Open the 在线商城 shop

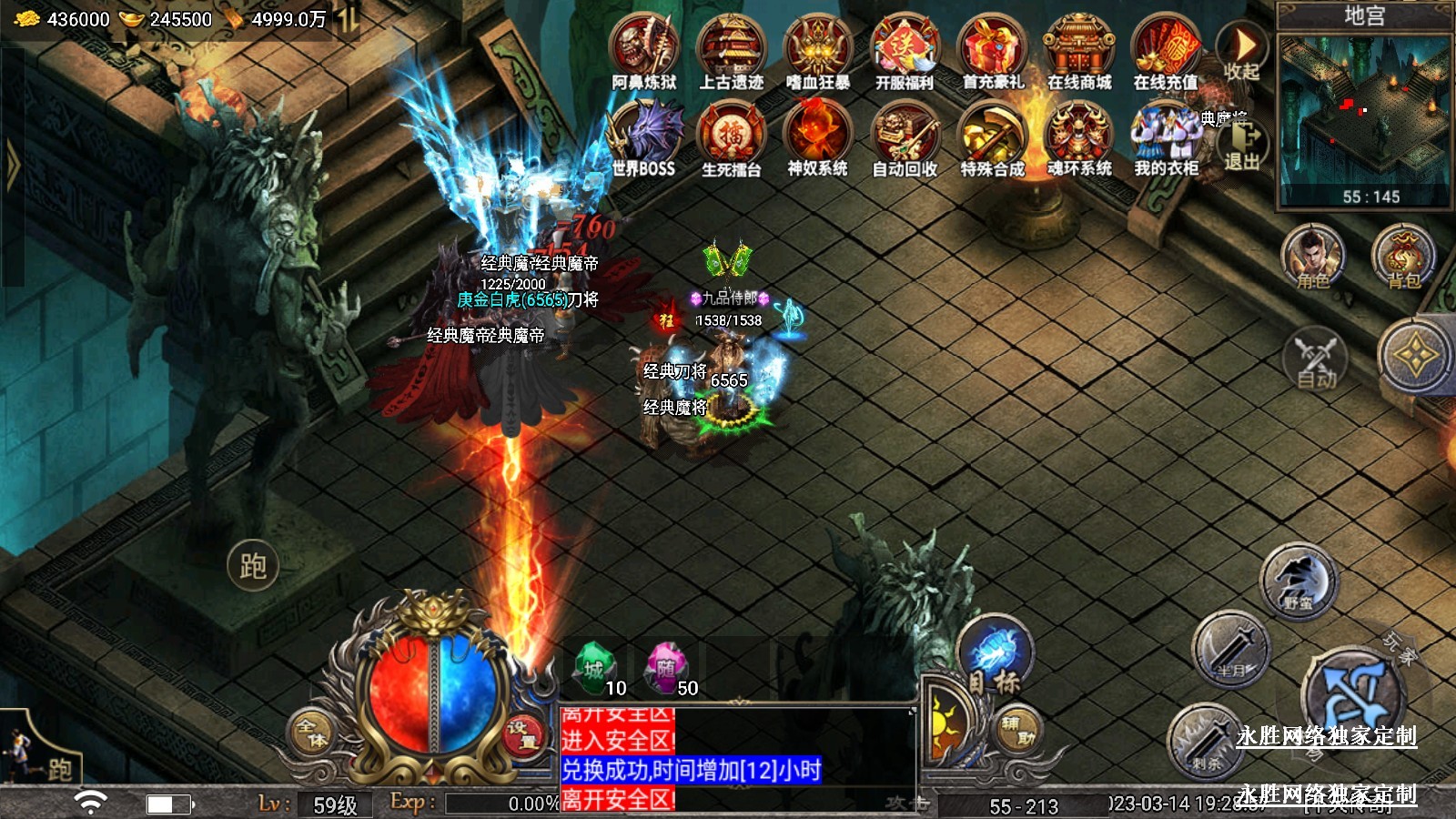point(1078,52)
